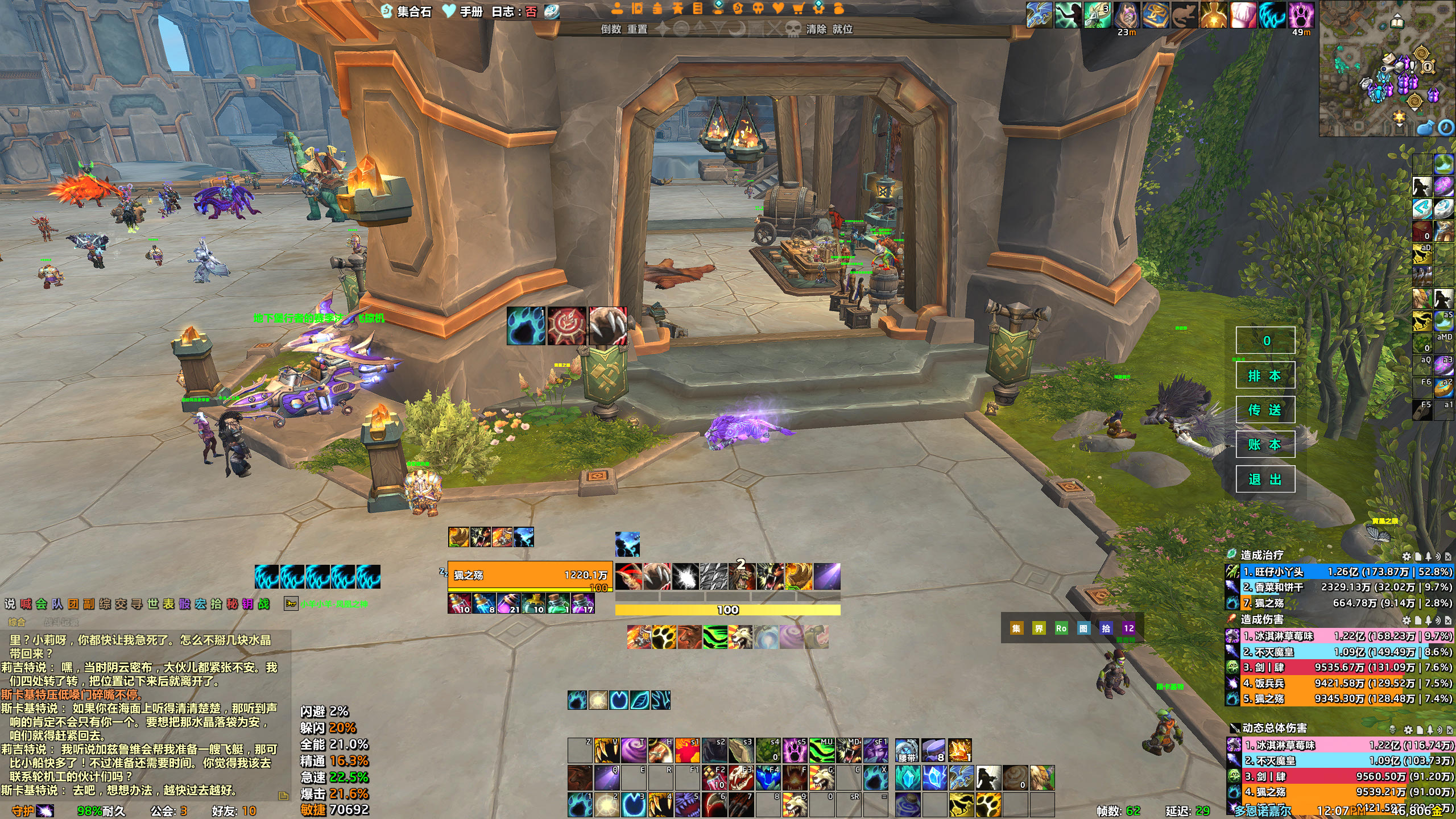Open the 手册 handbook

click(x=464, y=11)
